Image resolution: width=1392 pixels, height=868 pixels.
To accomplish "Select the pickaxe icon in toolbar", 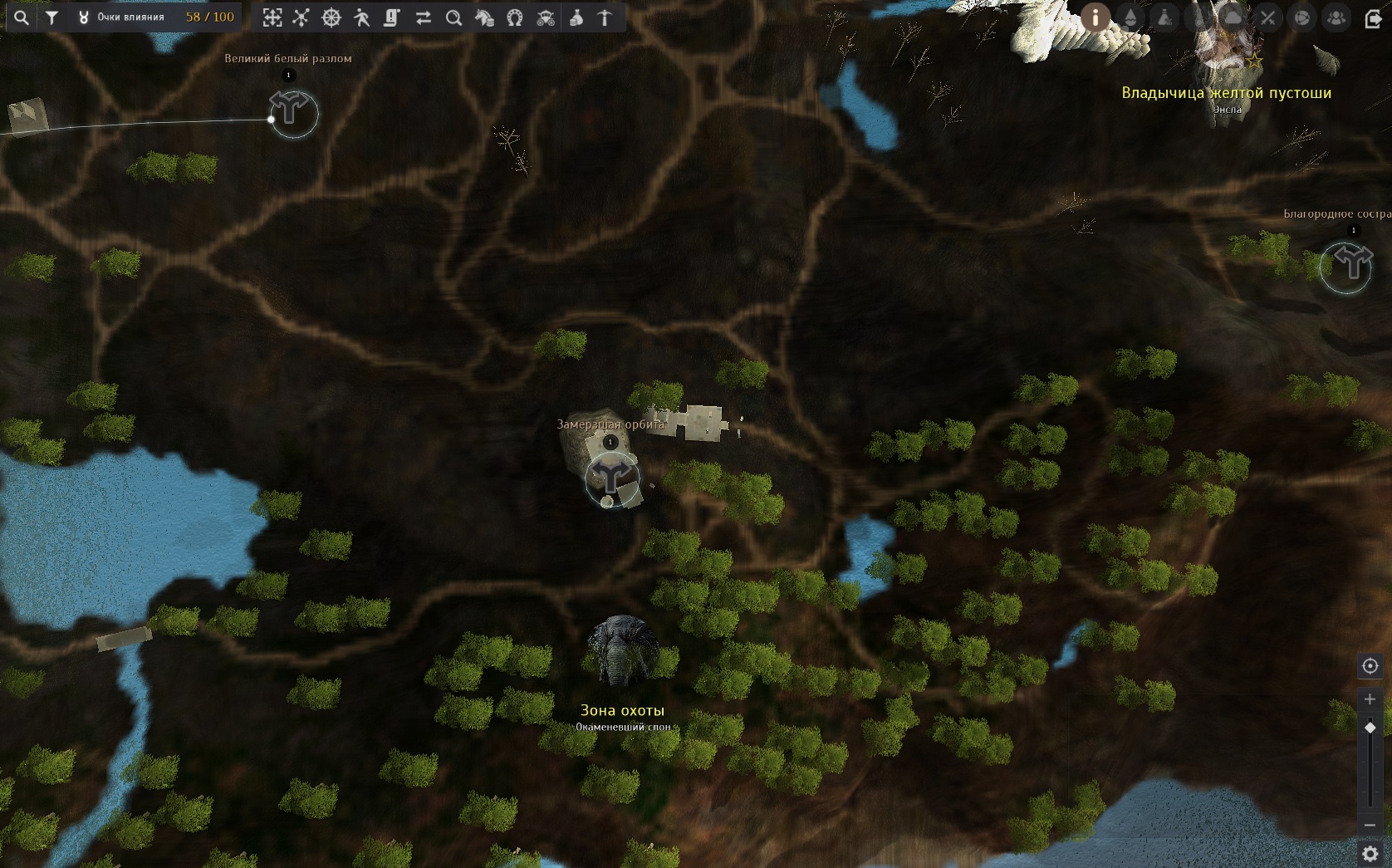I will [x=605, y=17].
